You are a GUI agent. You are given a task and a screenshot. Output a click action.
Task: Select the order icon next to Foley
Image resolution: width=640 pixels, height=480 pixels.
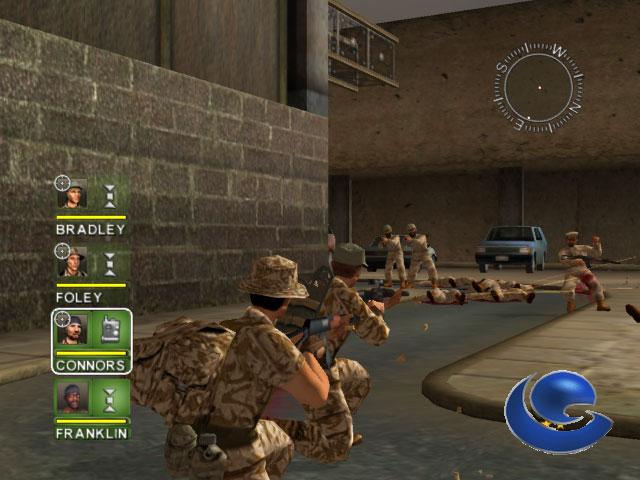coord(110,263)
